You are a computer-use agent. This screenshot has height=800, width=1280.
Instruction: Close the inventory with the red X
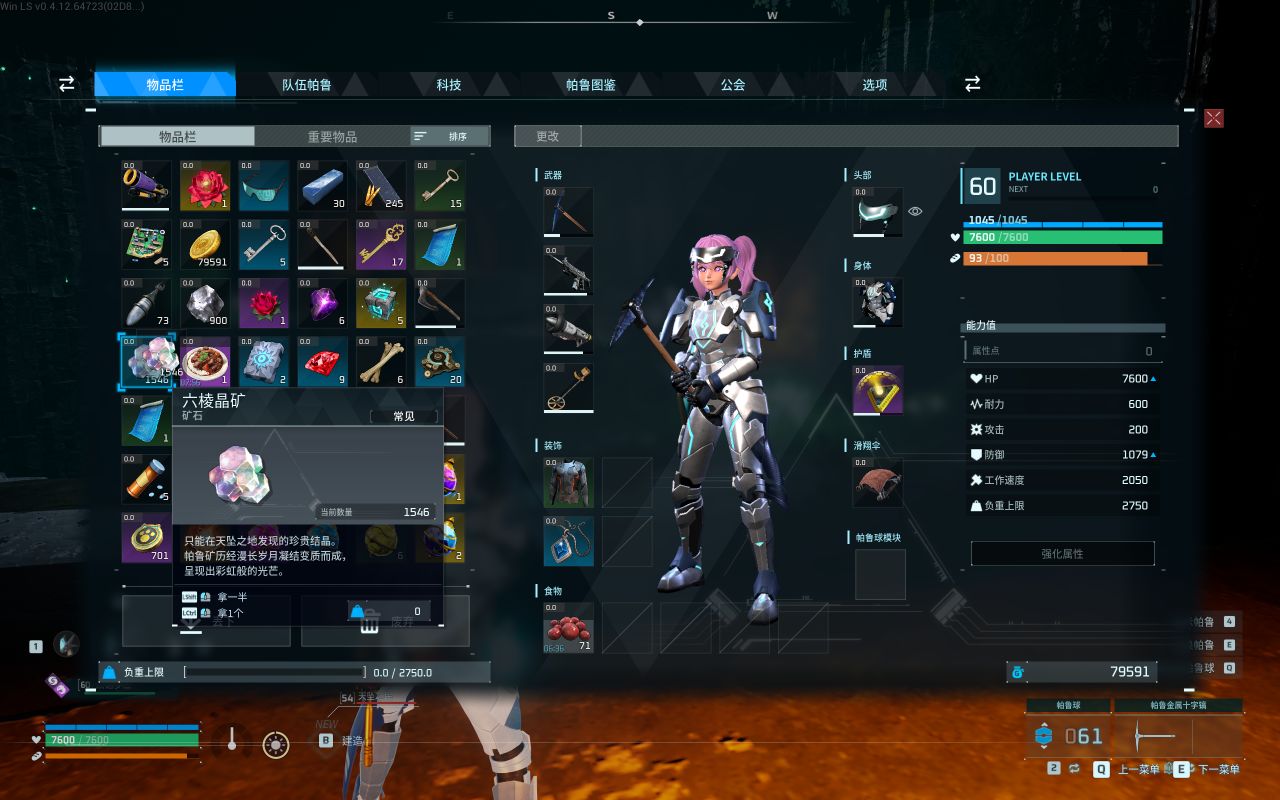tap(1214, 118)
